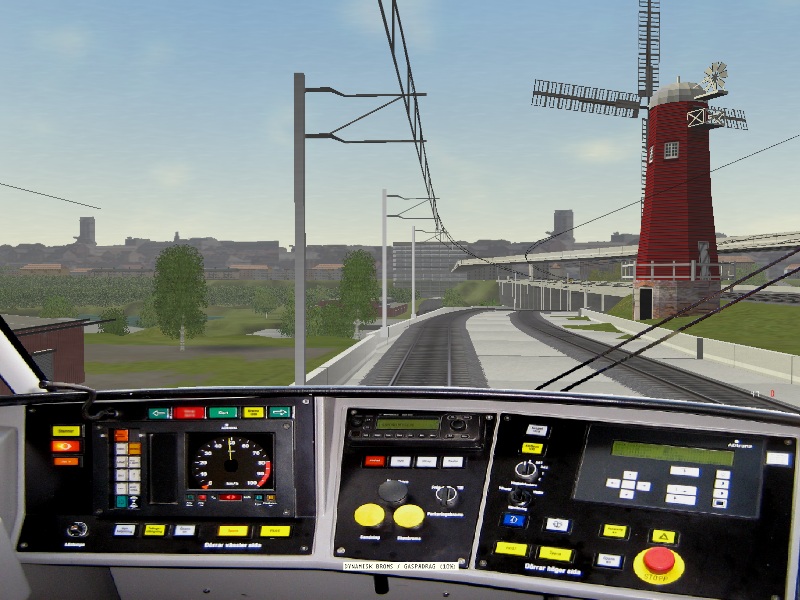The height and width of the screenshot is (600, 800).
Task: Click the red button between the arrow indicators
Action: pyautogui.click(x=189, y=412)
